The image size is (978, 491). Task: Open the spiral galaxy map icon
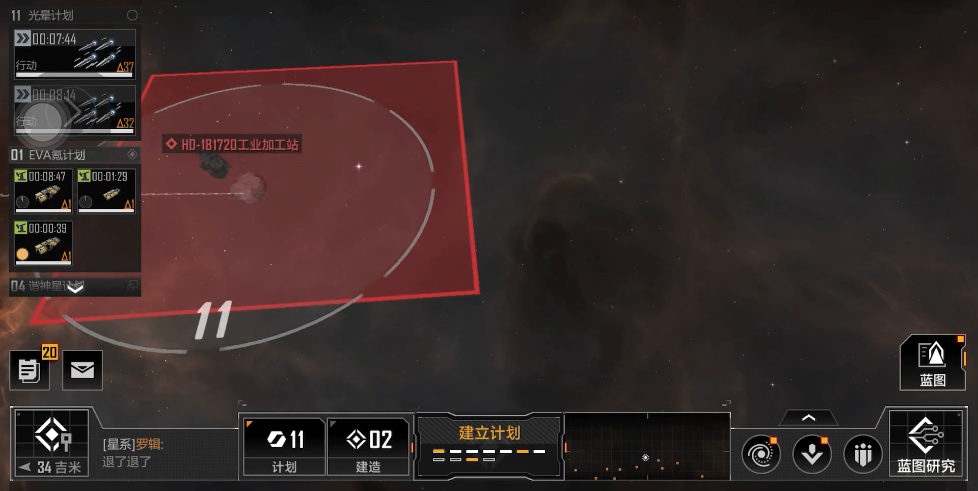pyautogui.click(x=760, y=455)
